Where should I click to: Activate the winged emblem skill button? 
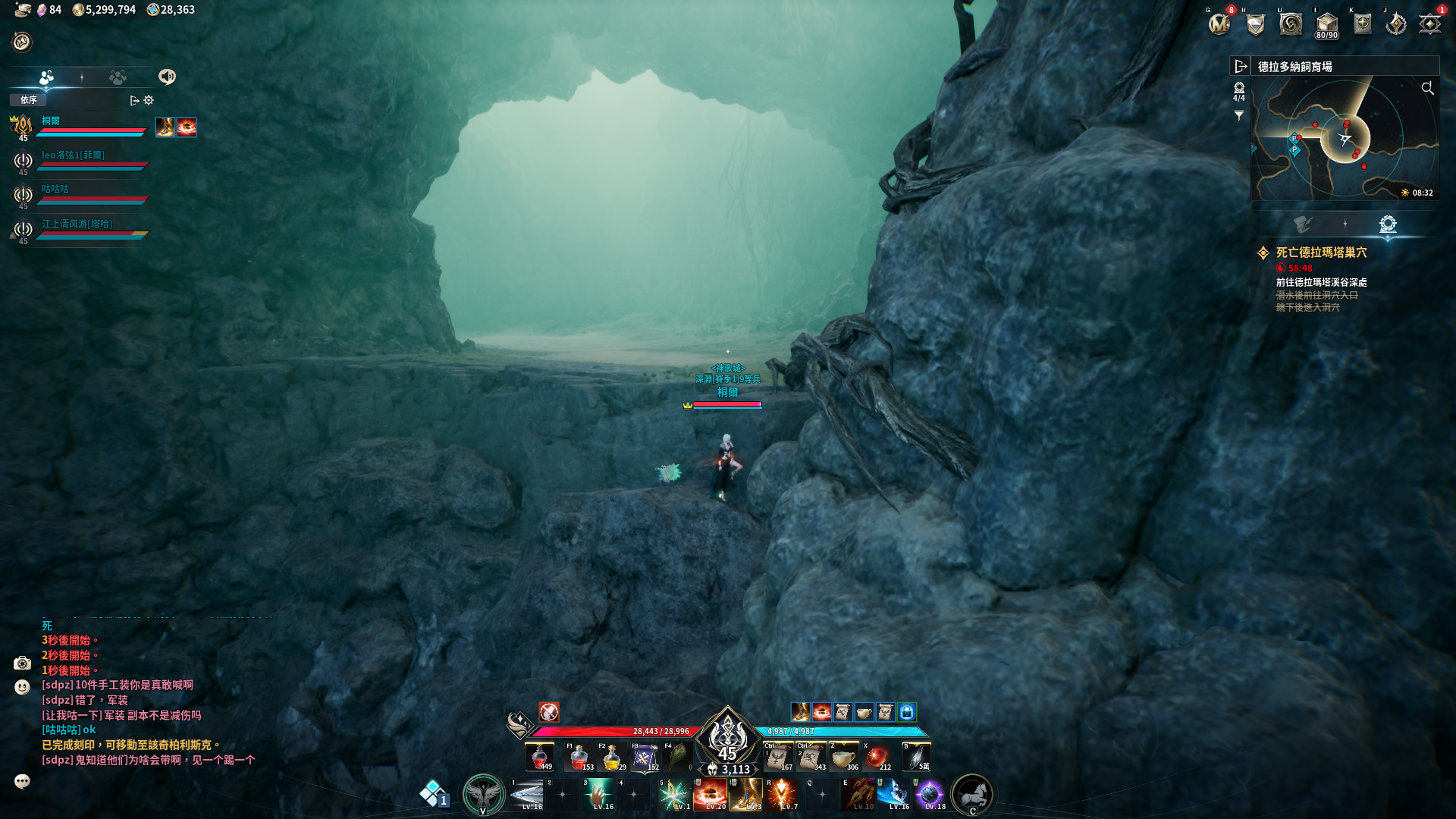coord(483,794)
